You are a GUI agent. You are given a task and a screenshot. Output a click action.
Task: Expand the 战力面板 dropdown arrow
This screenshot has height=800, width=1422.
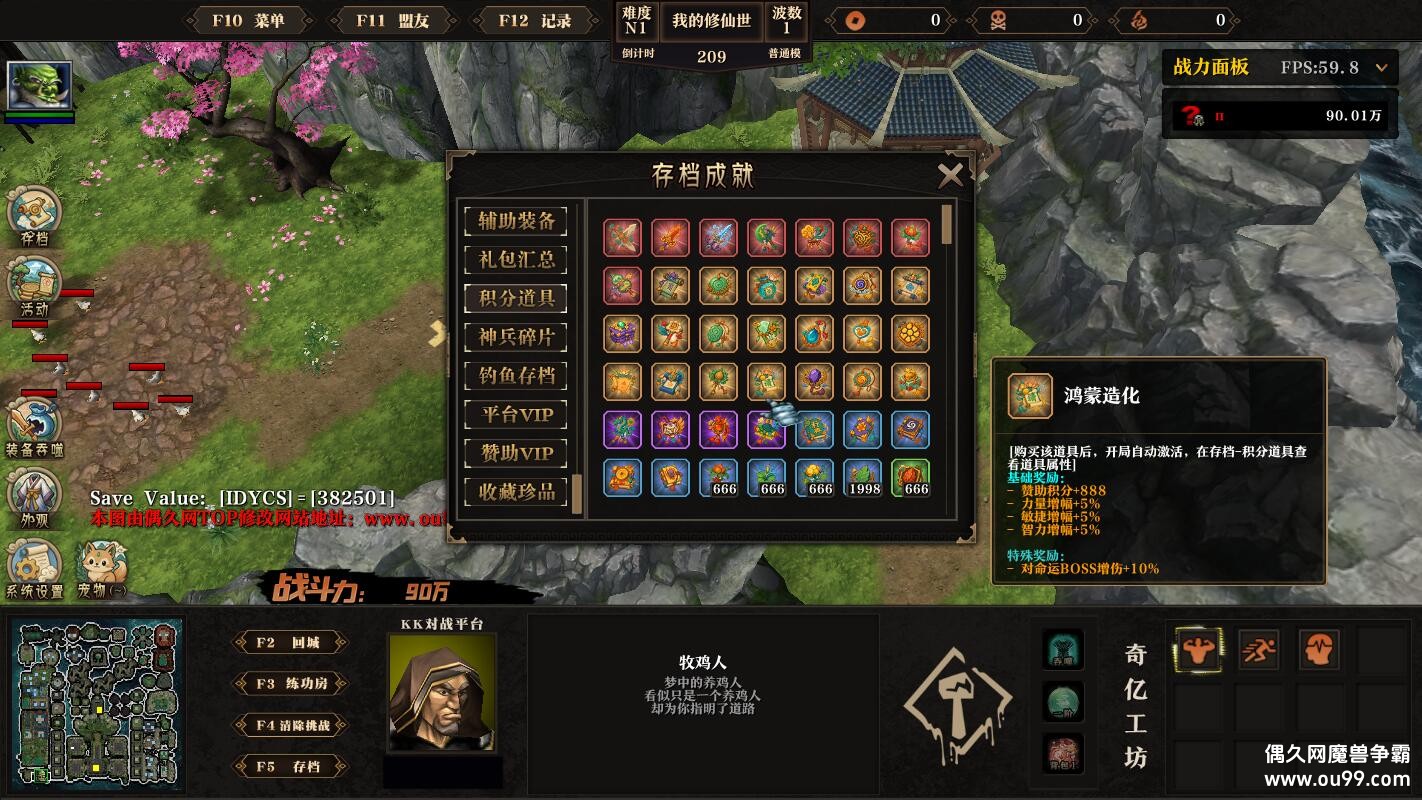1381,68
